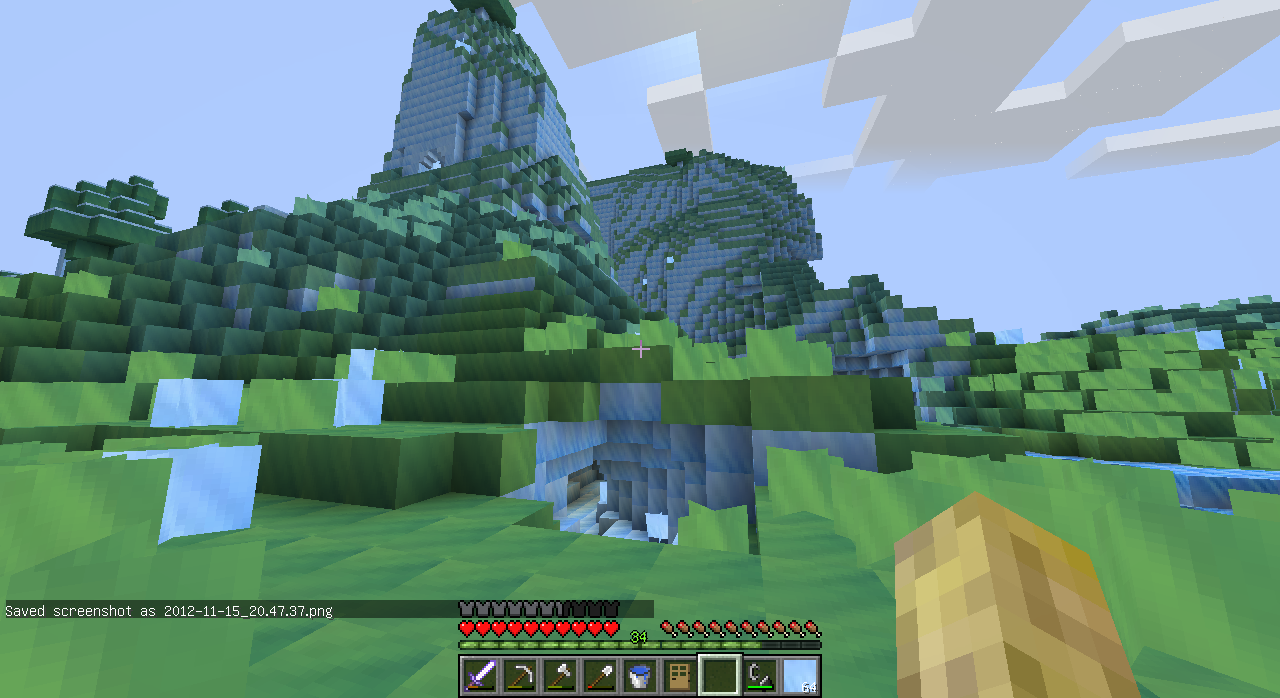Choose the flint and steel slot
Viewport: 1280px width, 698px height.
coord(760,675)
